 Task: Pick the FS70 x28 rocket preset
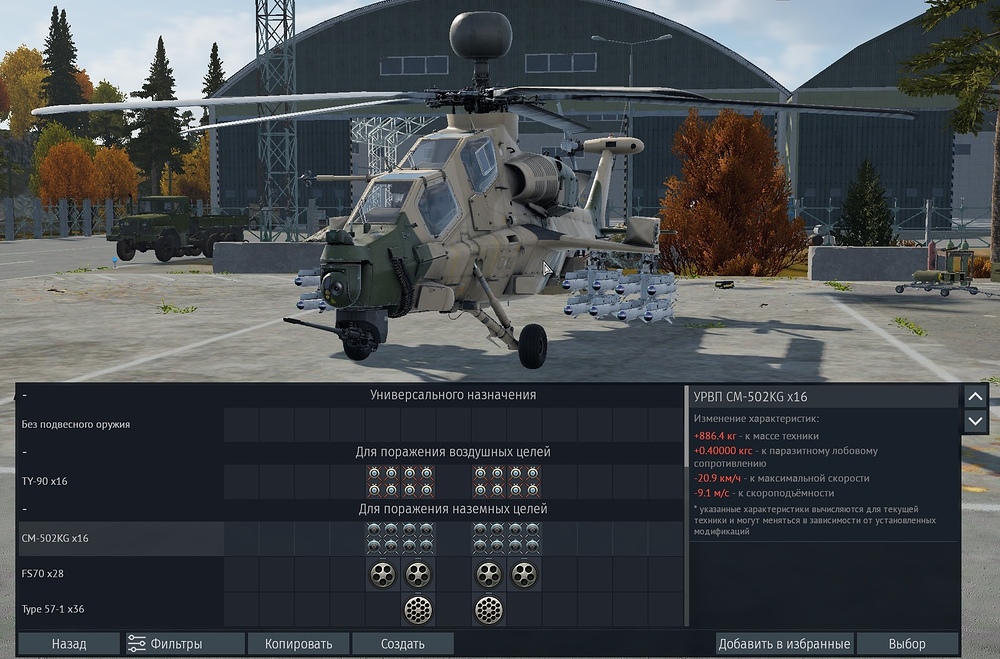45,574
